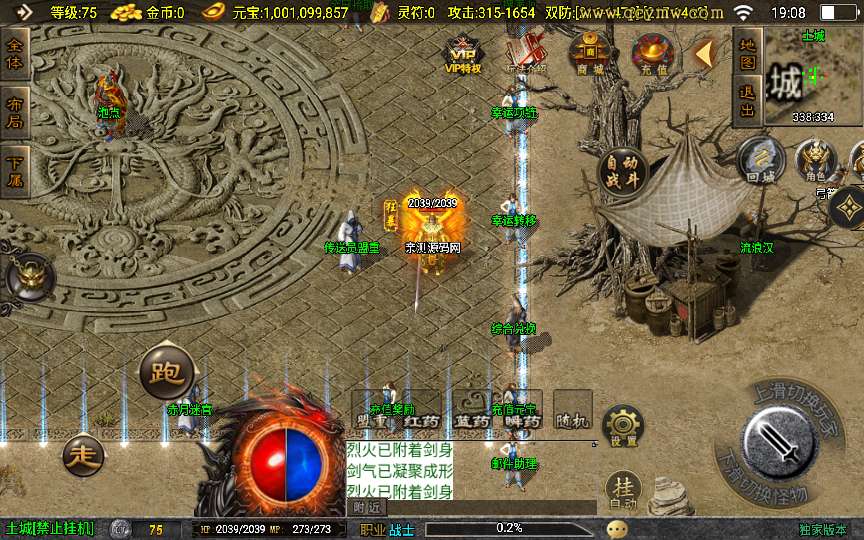
Task: Click the 退出 exit button
Action: click(x=747, y=99)
